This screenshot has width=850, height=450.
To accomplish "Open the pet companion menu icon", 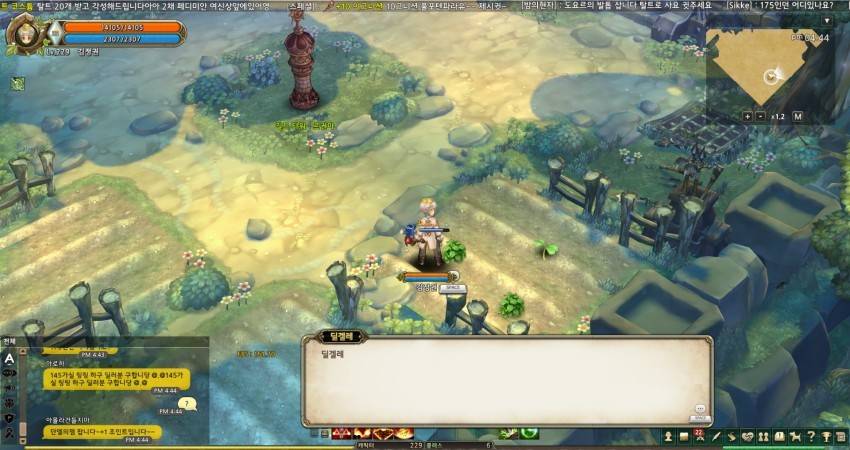I will [795, 436].
